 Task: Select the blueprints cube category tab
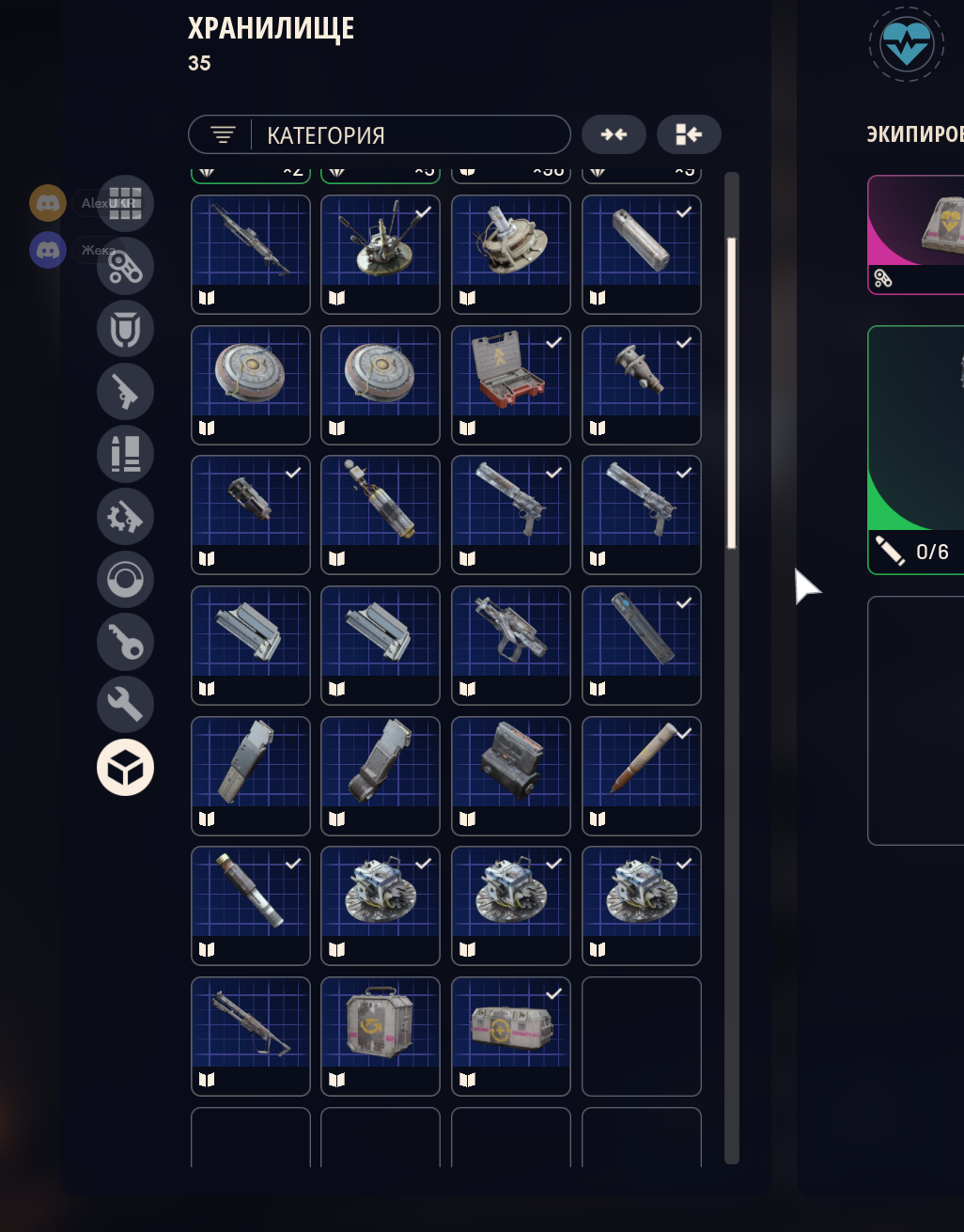click(125, 768)
